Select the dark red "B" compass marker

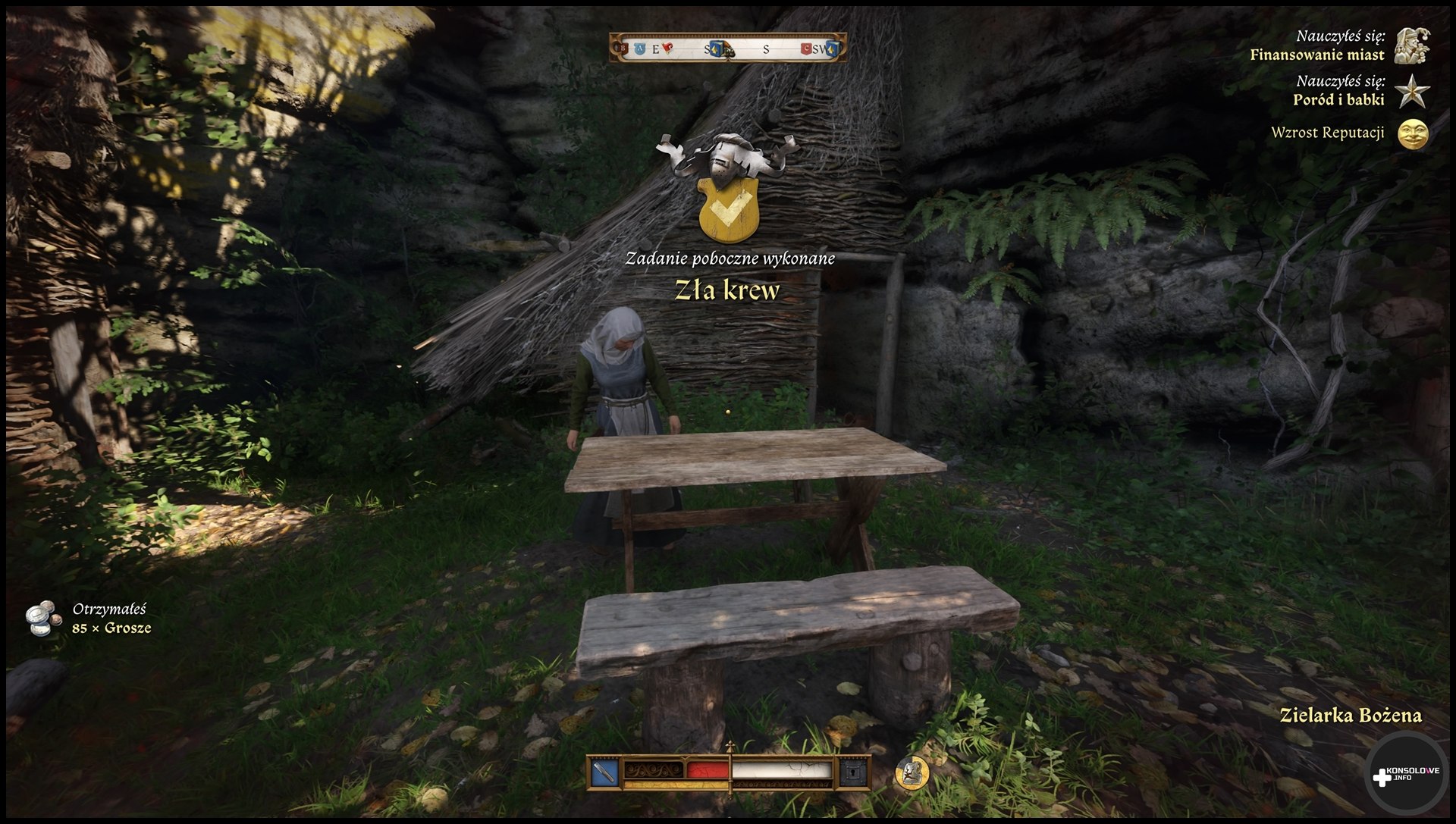pyautogui.click(x=624, y=49)
